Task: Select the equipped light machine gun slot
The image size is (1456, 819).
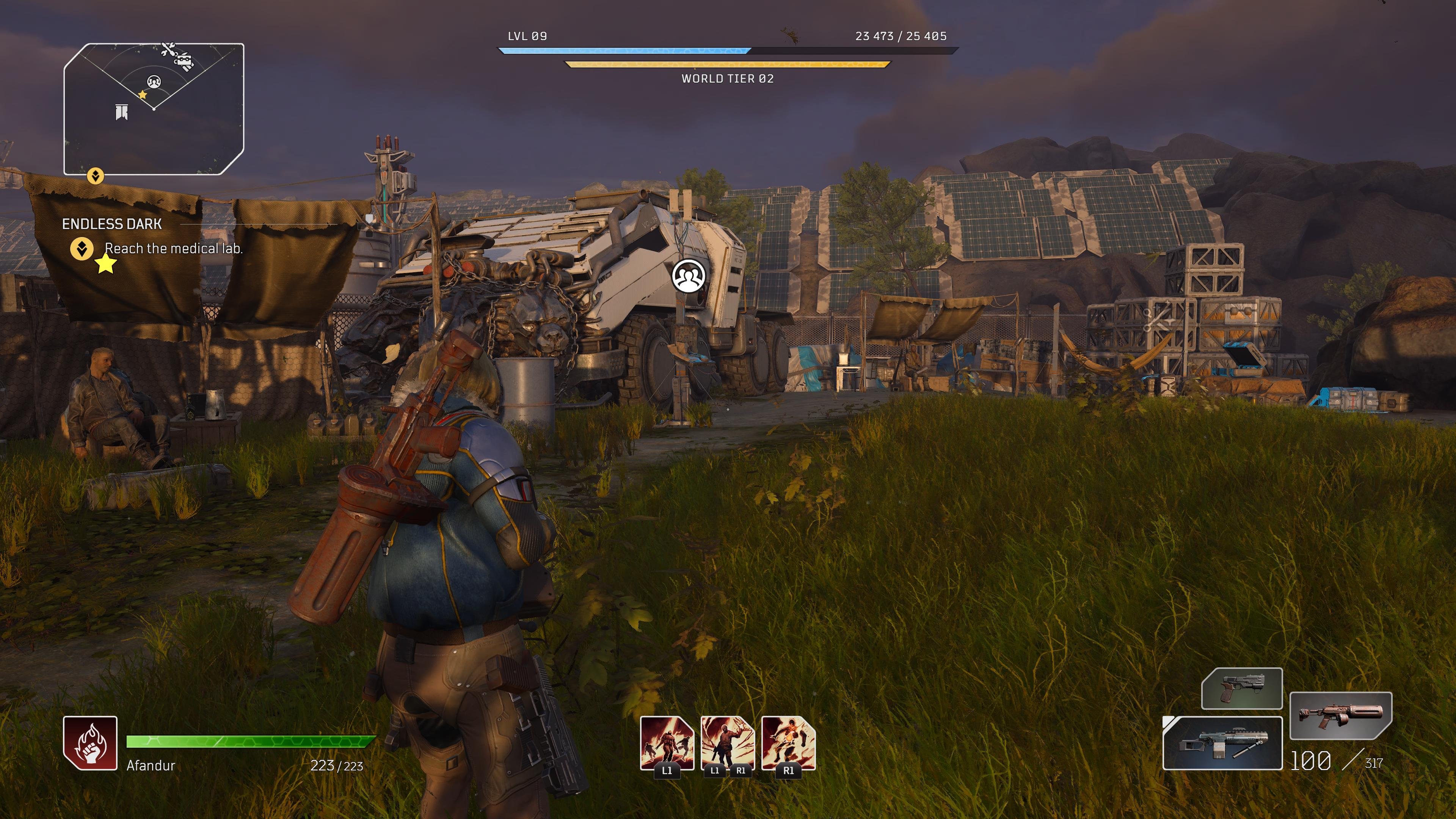Action: [x=1222, y=743]
